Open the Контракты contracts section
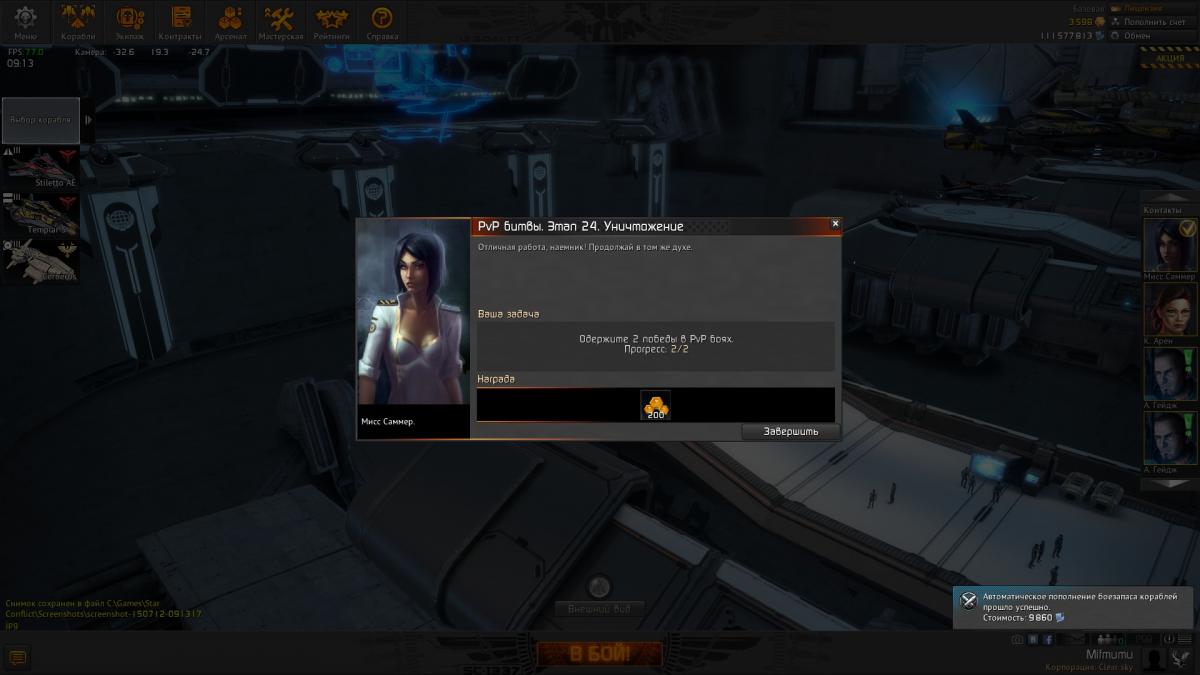This screenshot has height=675, width=1200. [180, 22]
